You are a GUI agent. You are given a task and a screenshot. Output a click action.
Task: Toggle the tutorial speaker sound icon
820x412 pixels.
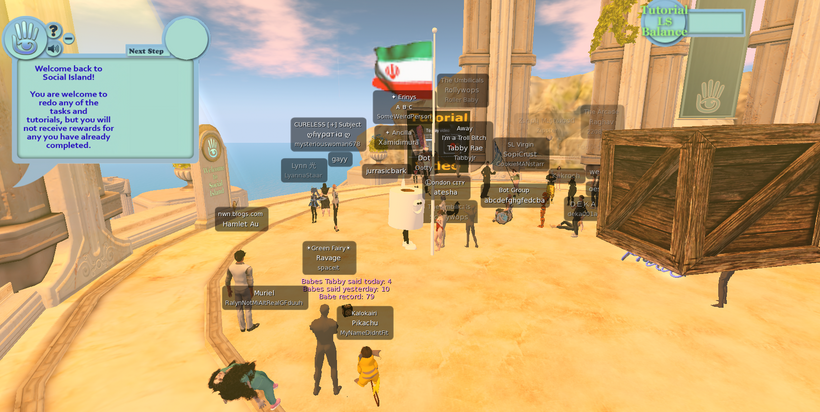pos(53,48)
